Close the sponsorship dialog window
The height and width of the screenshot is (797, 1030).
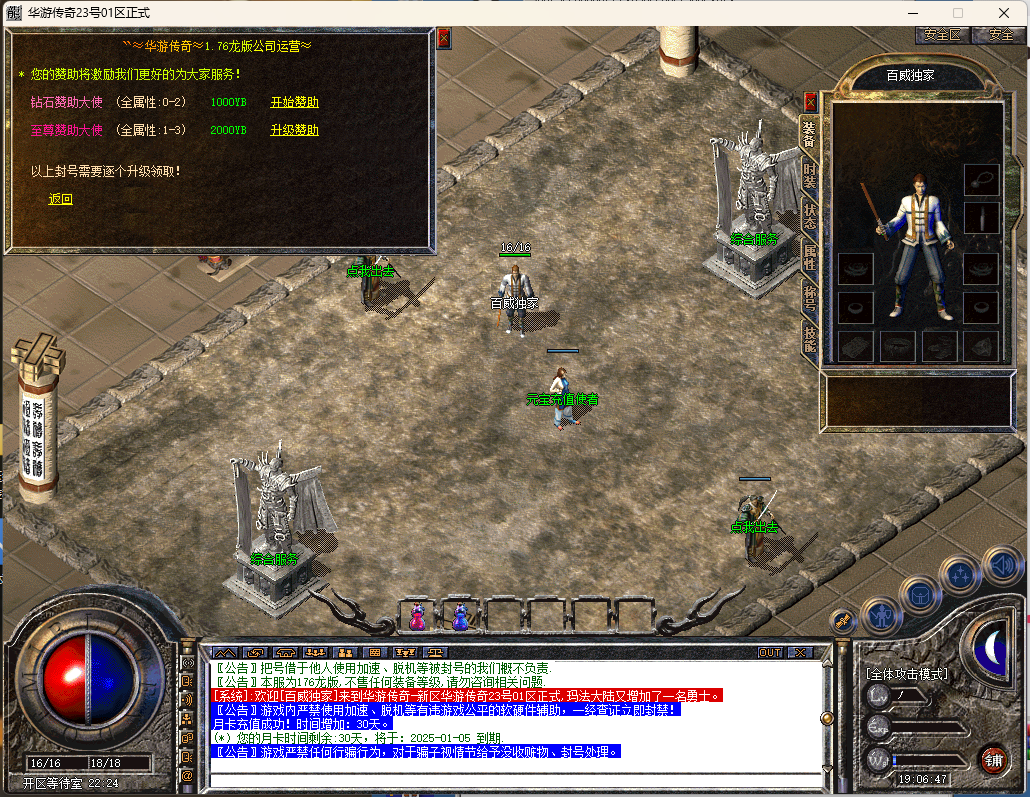pyautogui.click(x=444, y=38)
